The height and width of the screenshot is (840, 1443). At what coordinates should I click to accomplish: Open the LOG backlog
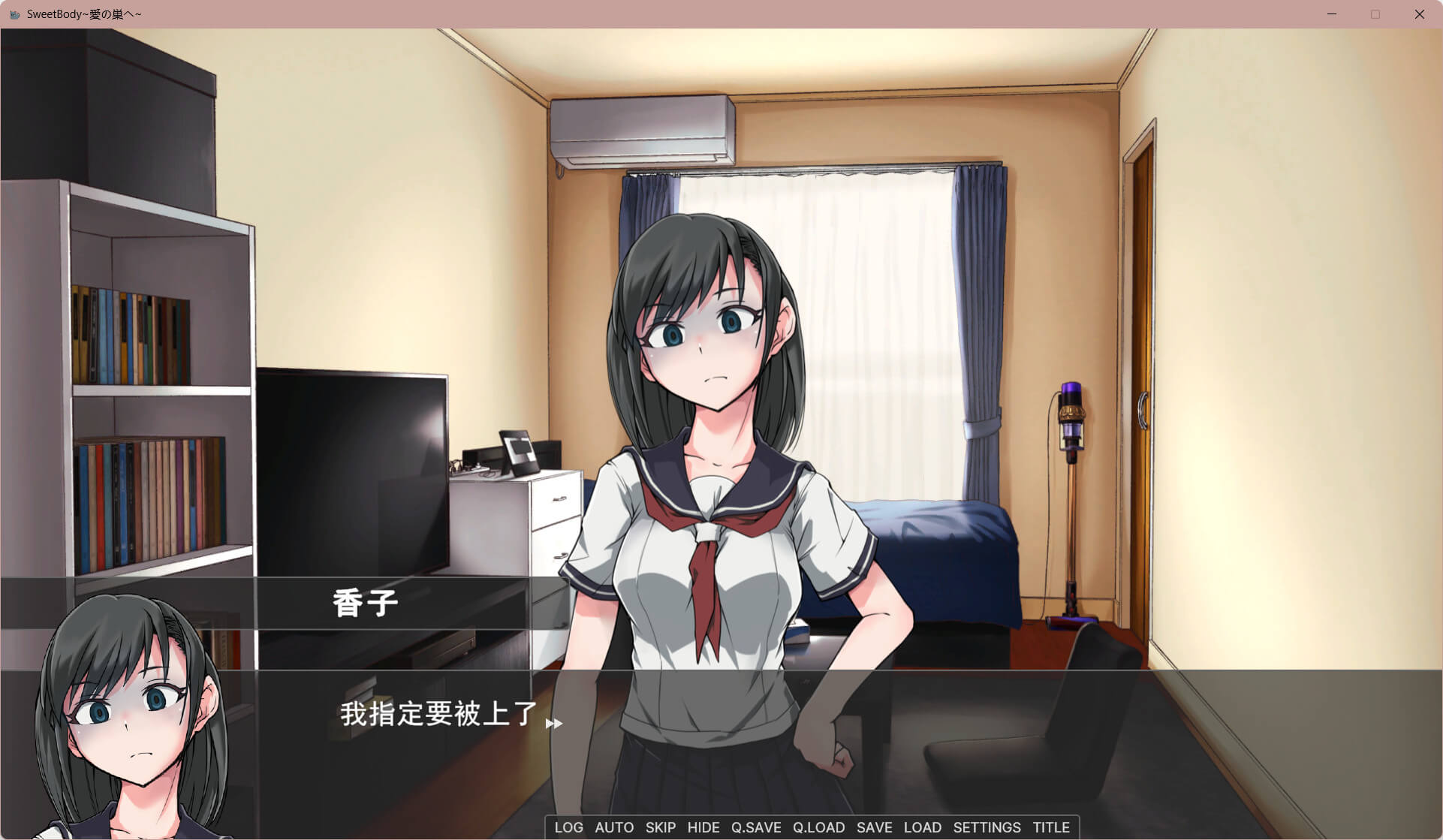point(568,827)
